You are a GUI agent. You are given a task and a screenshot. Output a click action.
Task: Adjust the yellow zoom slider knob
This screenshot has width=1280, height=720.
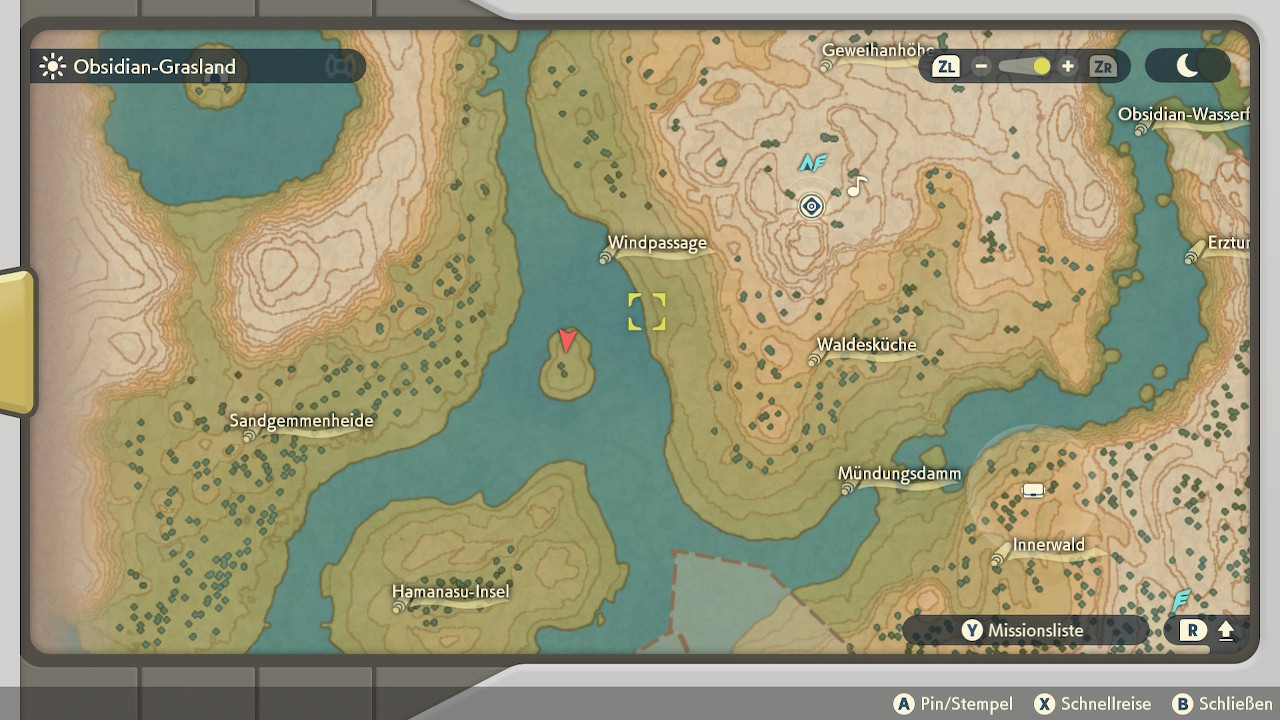pyautogui.click(x=1041, y=66)
